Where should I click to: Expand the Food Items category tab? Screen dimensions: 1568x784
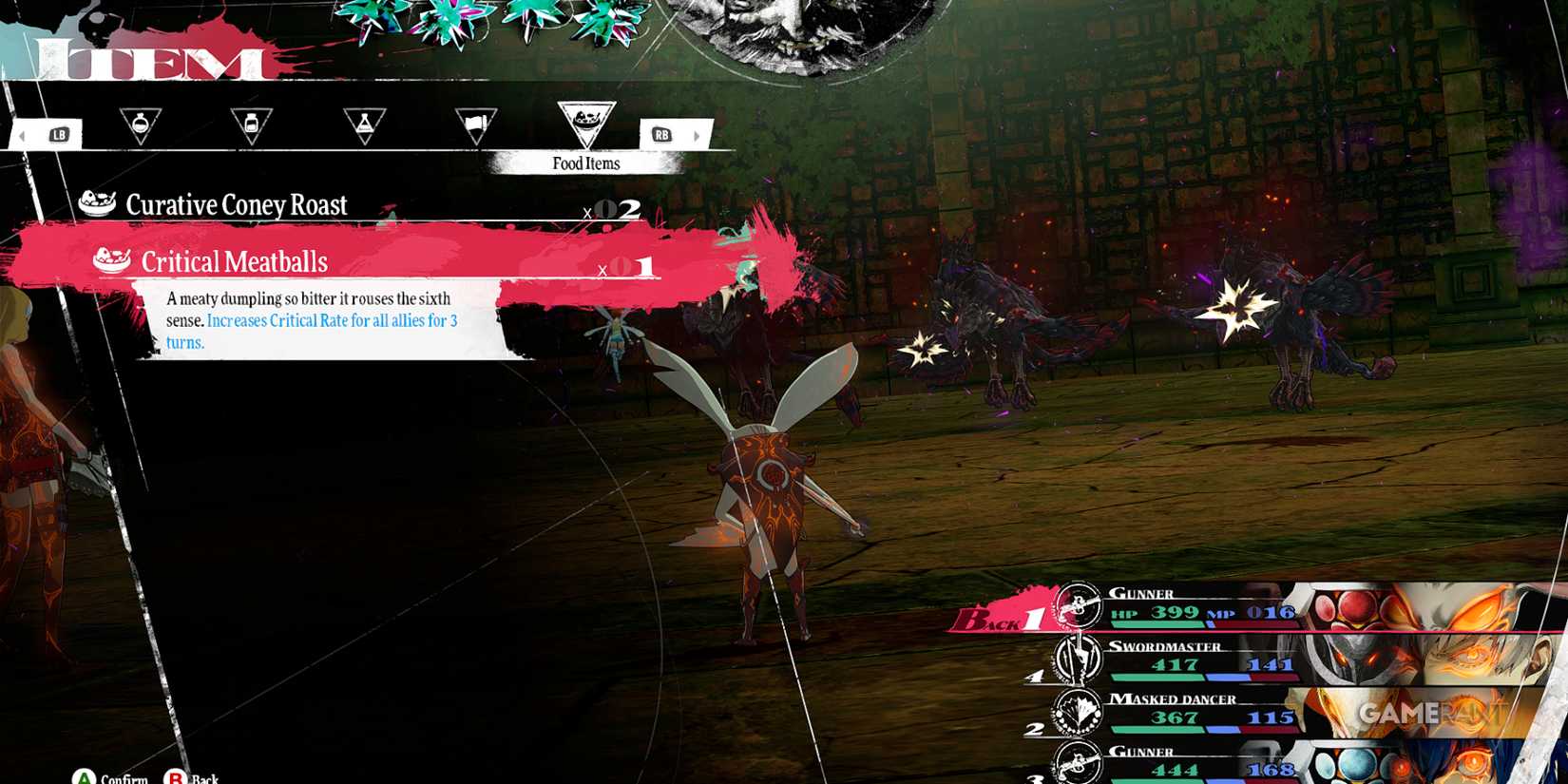click(x=586, y=163)
